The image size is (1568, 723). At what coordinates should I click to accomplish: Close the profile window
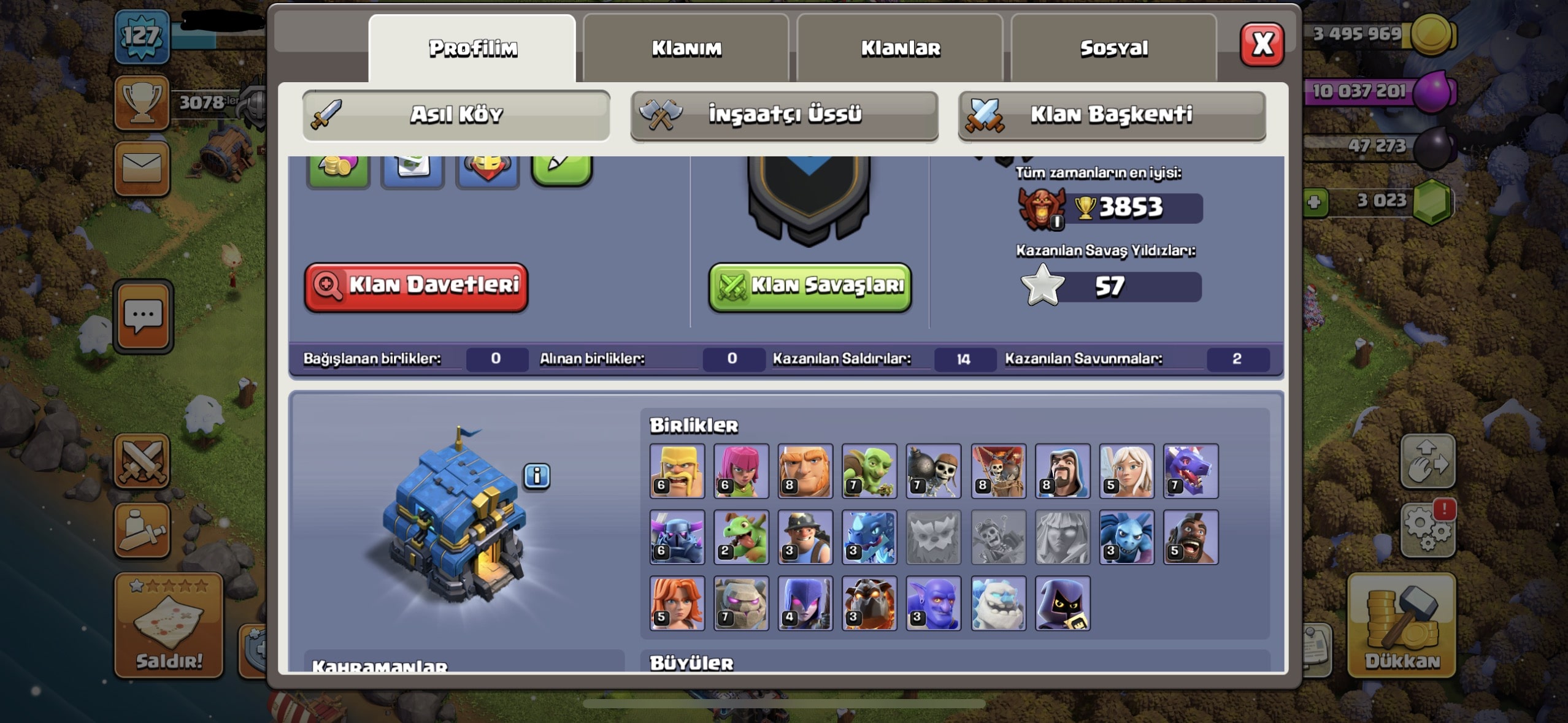point(1261,45)
